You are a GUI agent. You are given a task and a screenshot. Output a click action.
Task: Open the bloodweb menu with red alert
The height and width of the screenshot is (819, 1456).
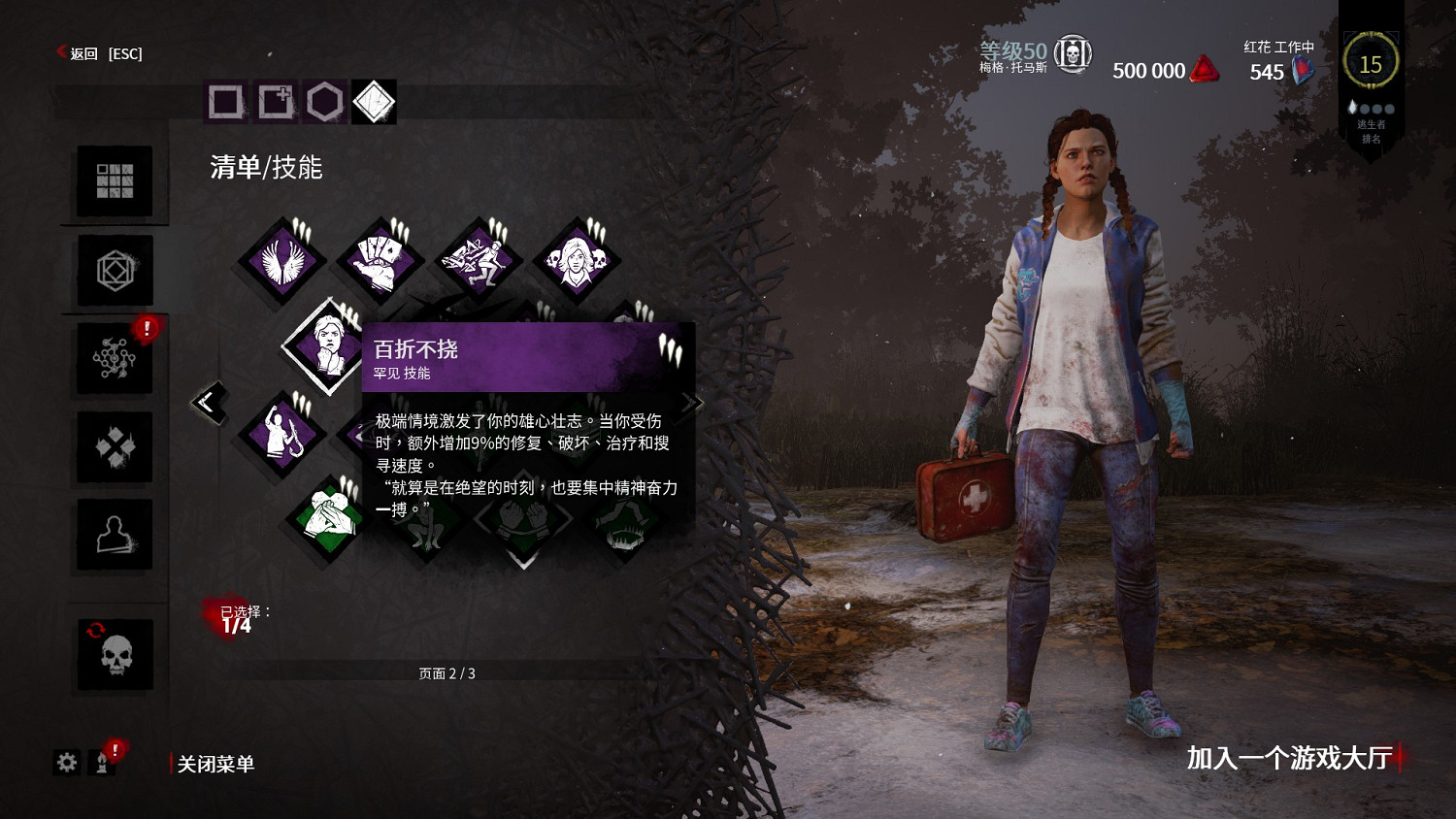[x=115, y=359]
